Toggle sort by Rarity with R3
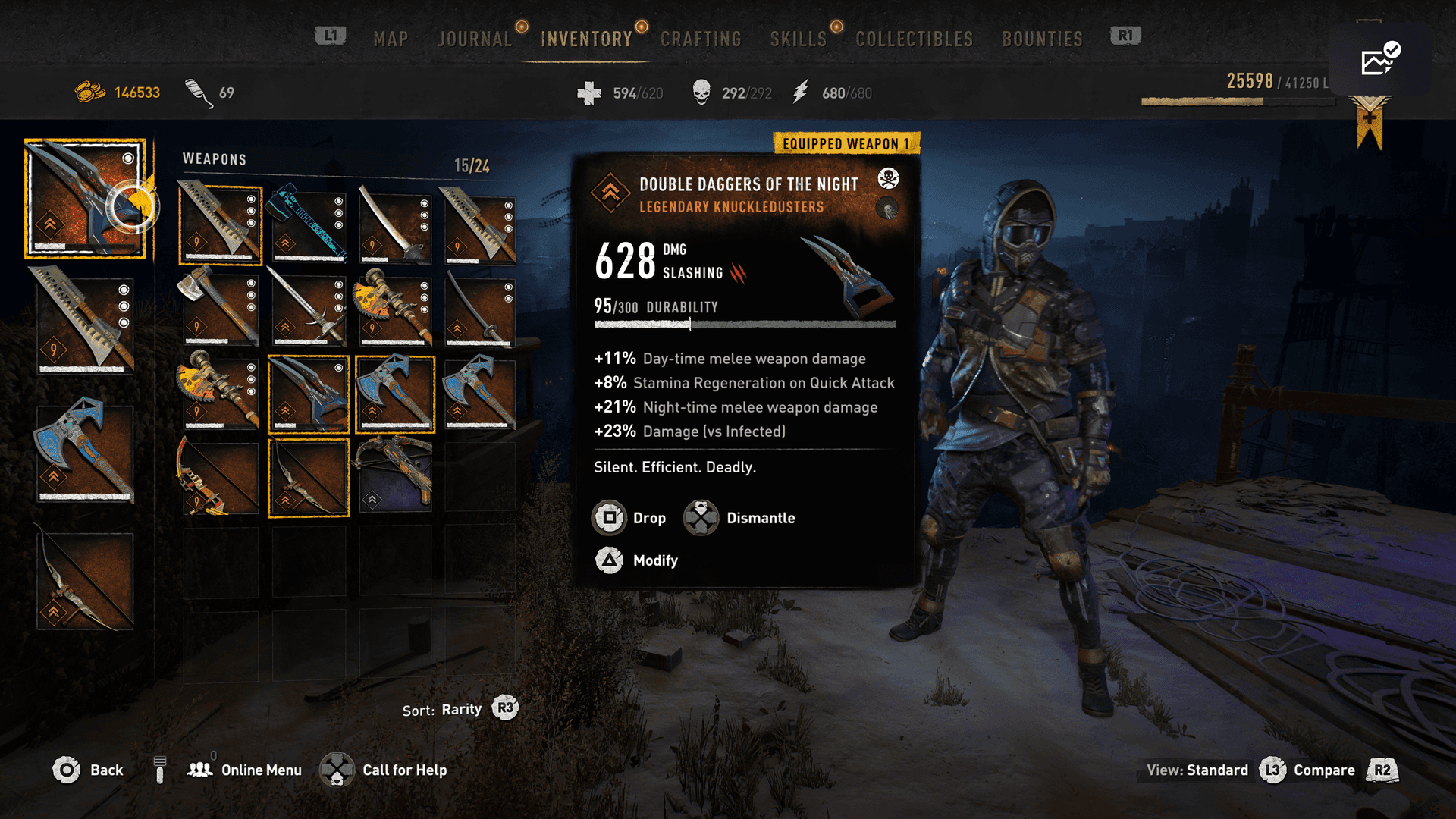 coord(505,708)
